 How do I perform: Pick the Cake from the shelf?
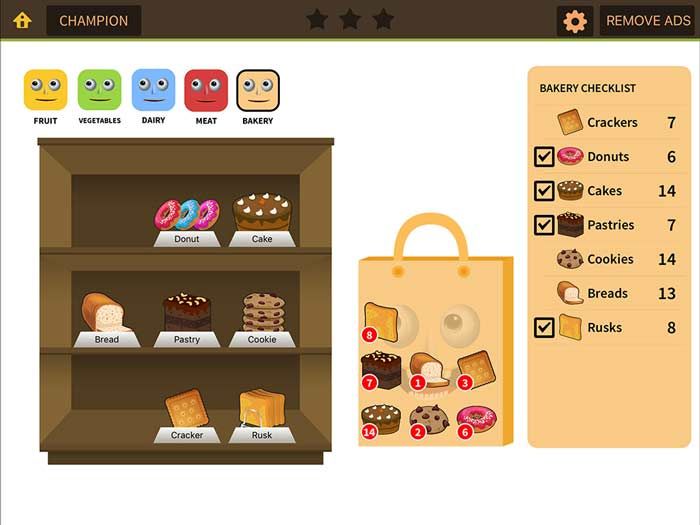262,212
